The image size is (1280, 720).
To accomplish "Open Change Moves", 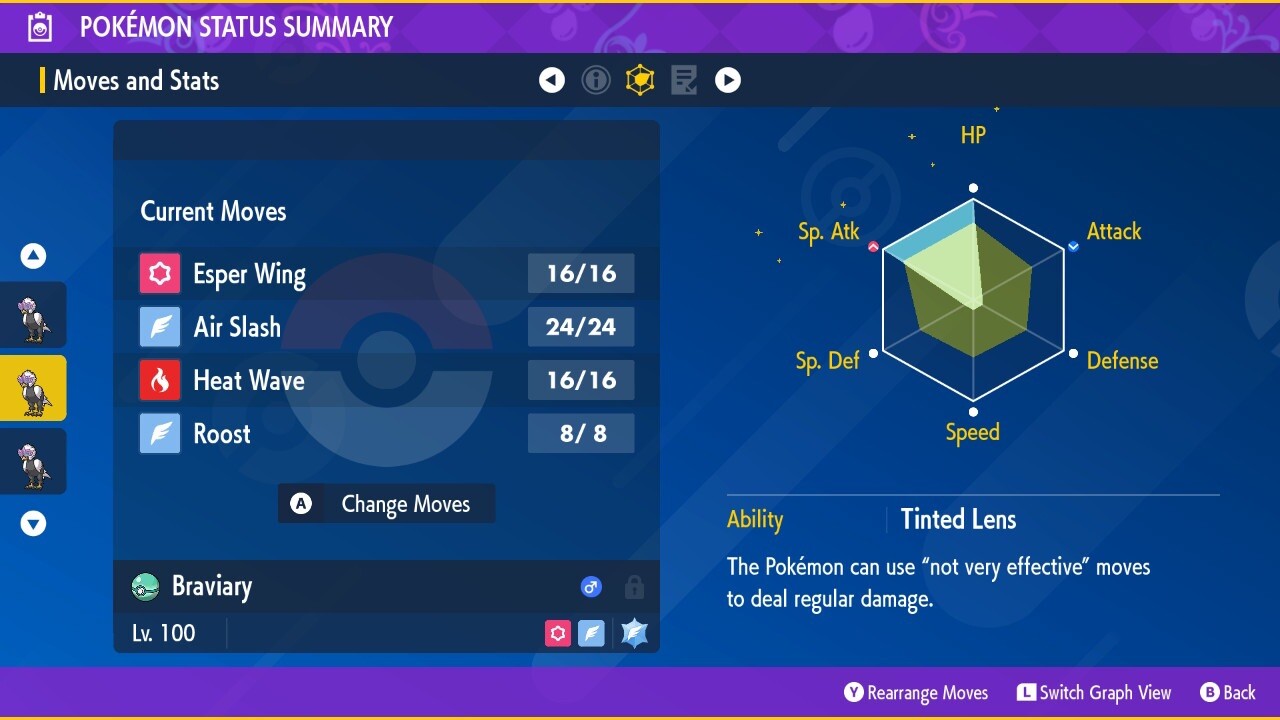I will [387, 504].
